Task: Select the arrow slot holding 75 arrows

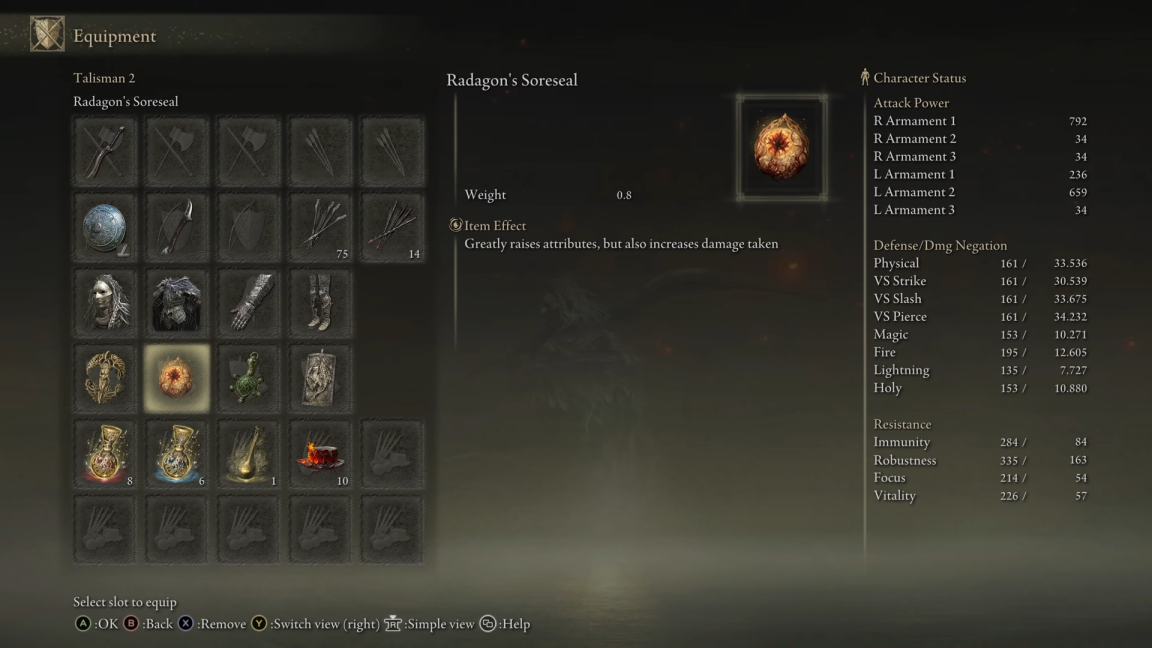Action: [x=321, y=228]
